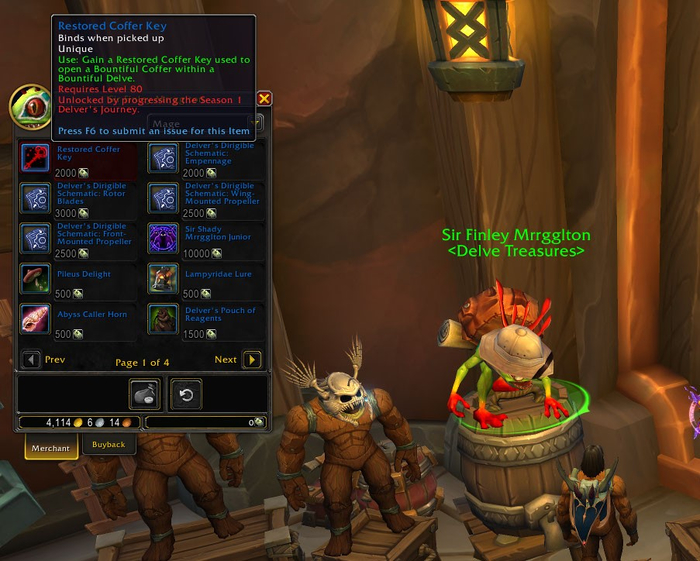Buy Delver's Dirigible Schematic: Empennage

point(164,157)
